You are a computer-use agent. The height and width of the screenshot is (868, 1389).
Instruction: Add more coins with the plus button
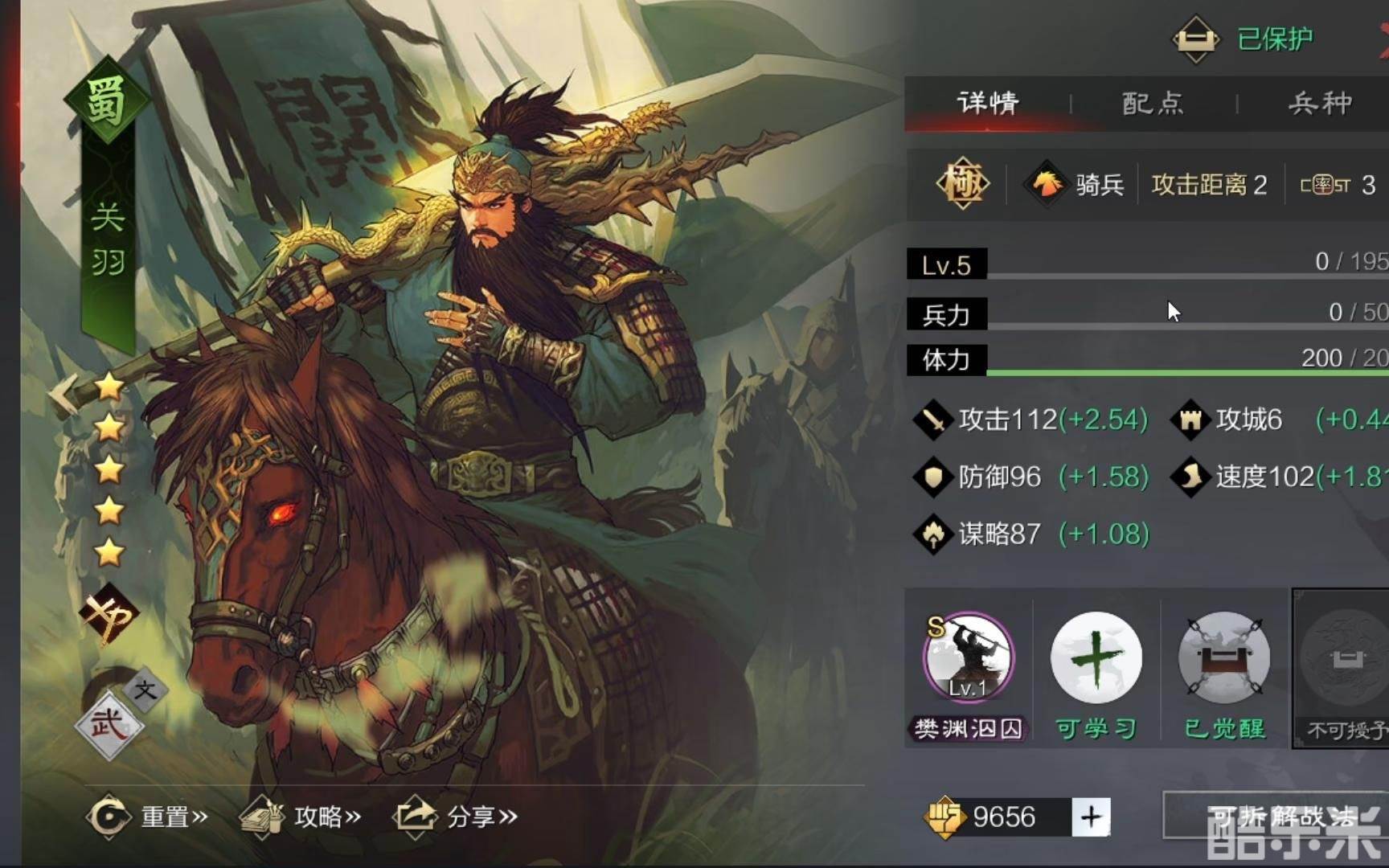1091,817
